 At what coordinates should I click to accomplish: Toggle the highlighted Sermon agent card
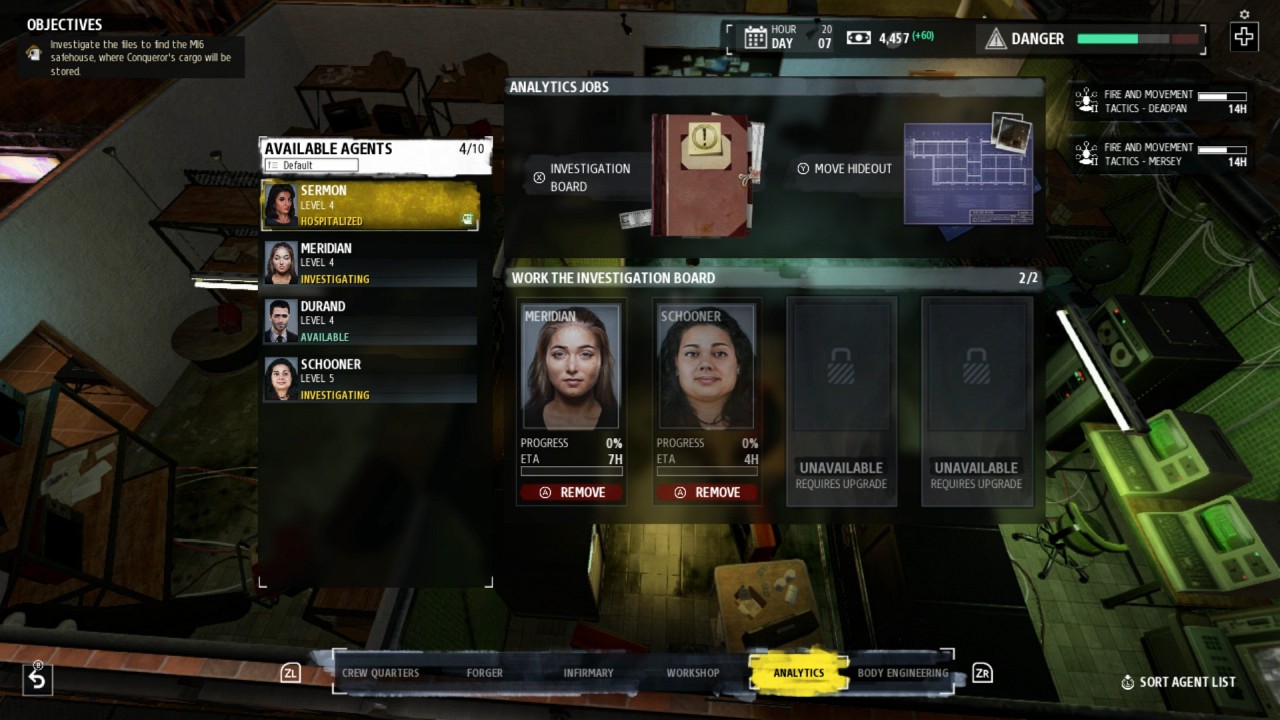click(370, 205)
